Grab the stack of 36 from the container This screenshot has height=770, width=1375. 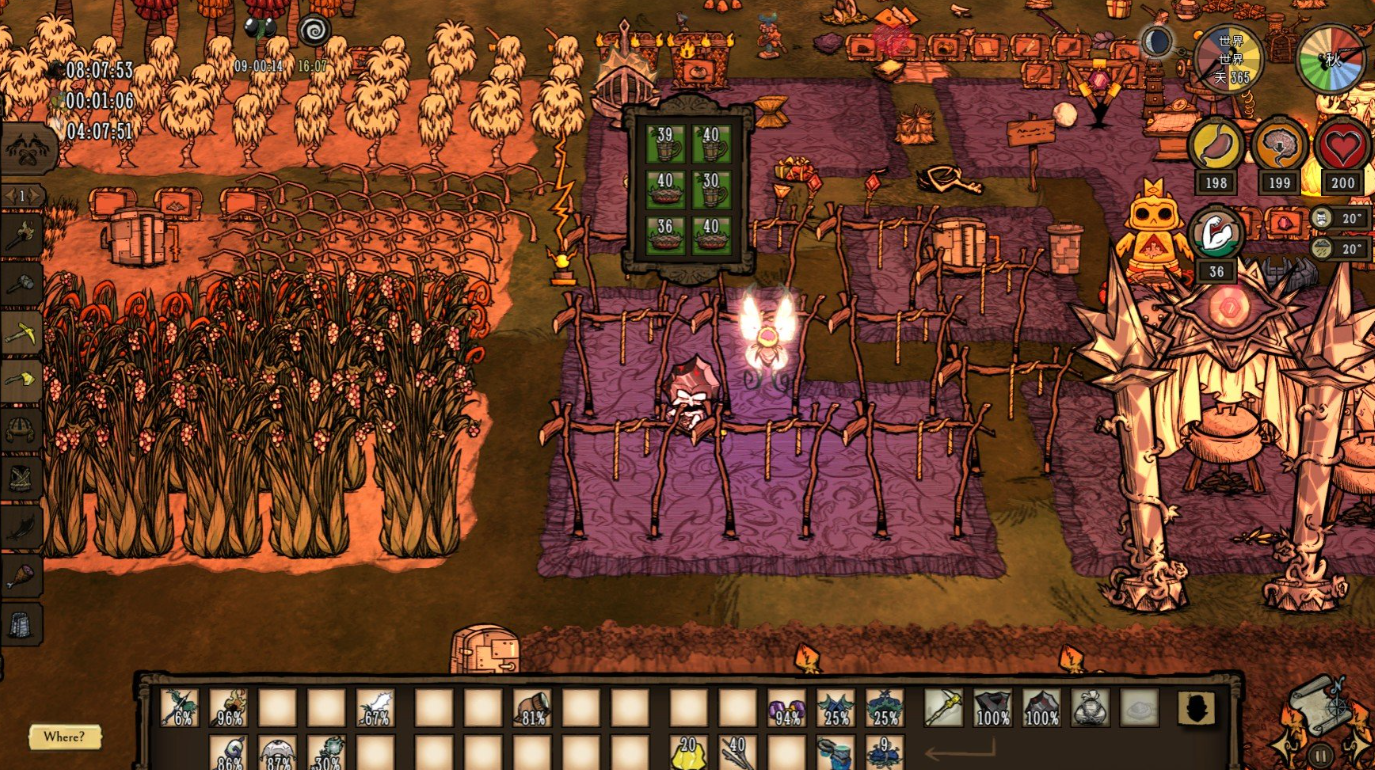pos(665,235)
